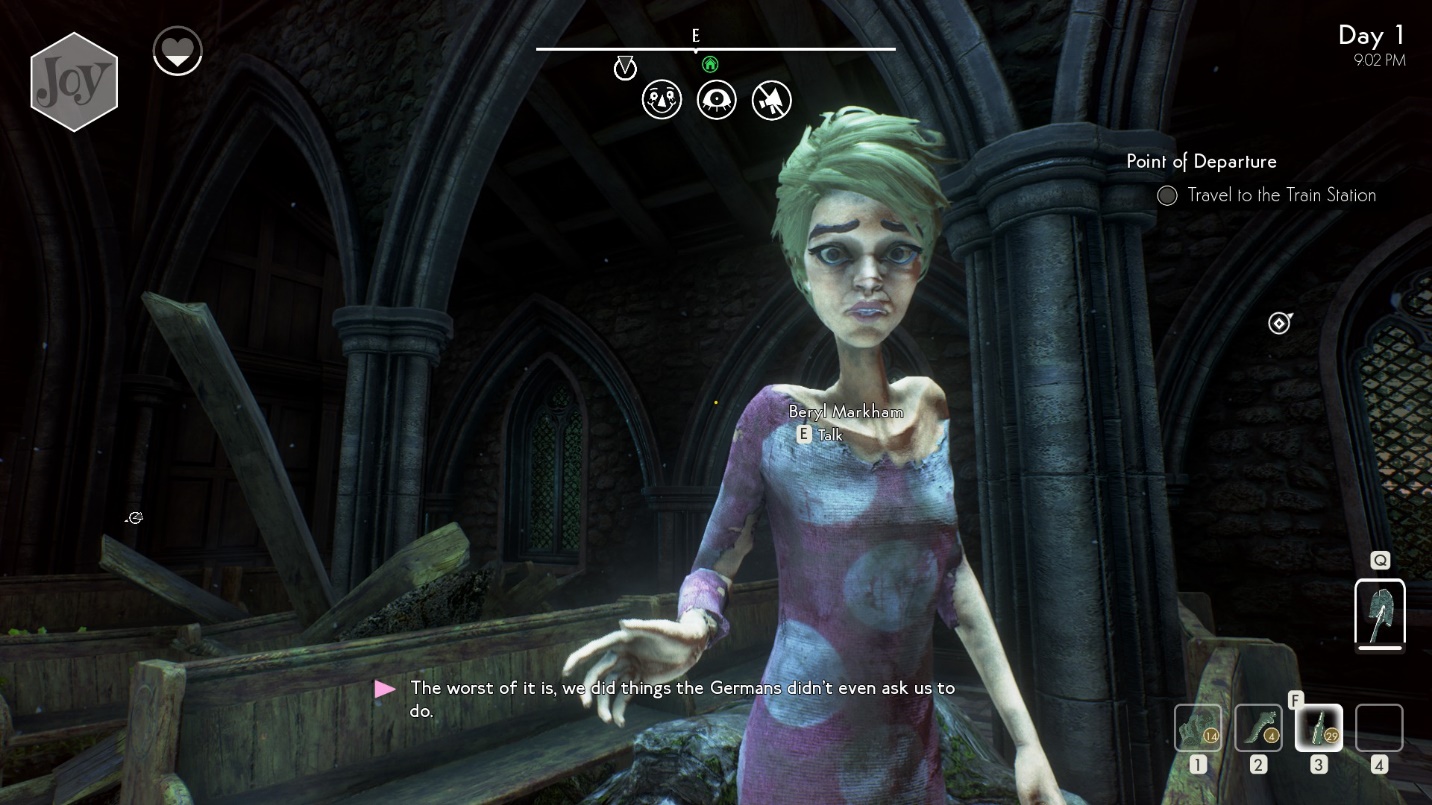Select hotbar slot 2 item with 4 count
1432x805 pixels.
[1258, 727]
